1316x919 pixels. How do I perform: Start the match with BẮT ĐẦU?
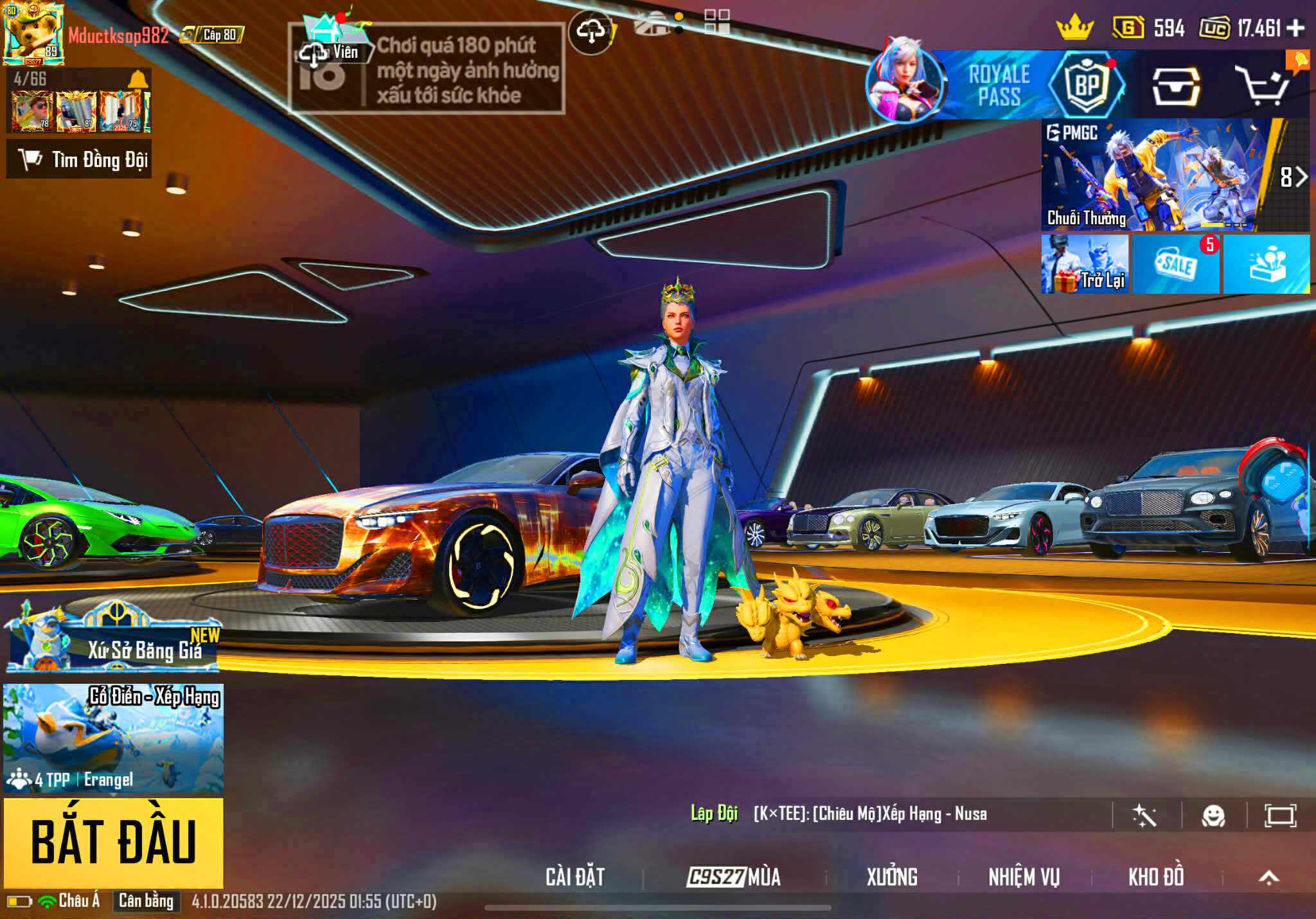tap(113, 843)
